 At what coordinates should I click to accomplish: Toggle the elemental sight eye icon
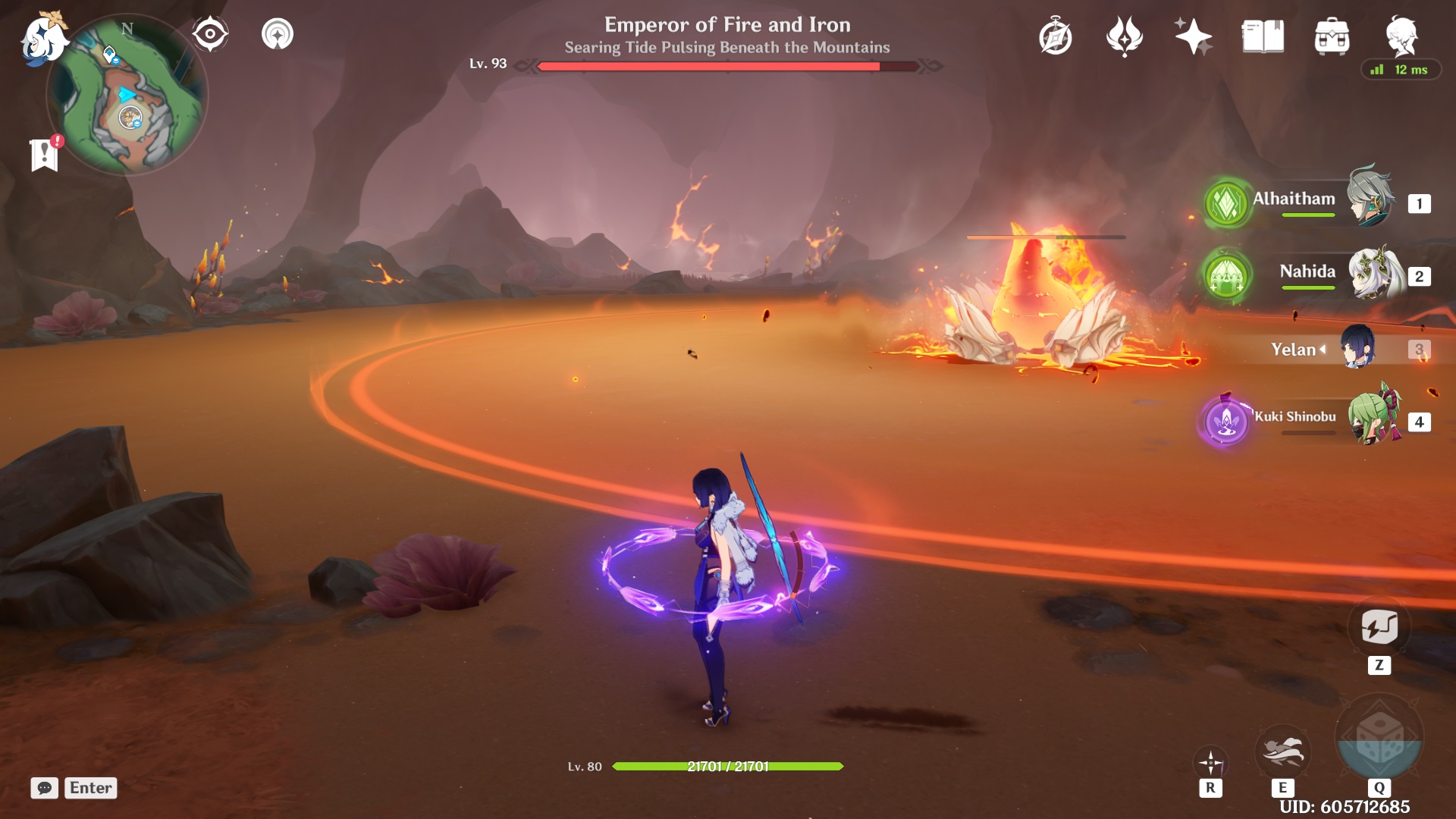210,34
